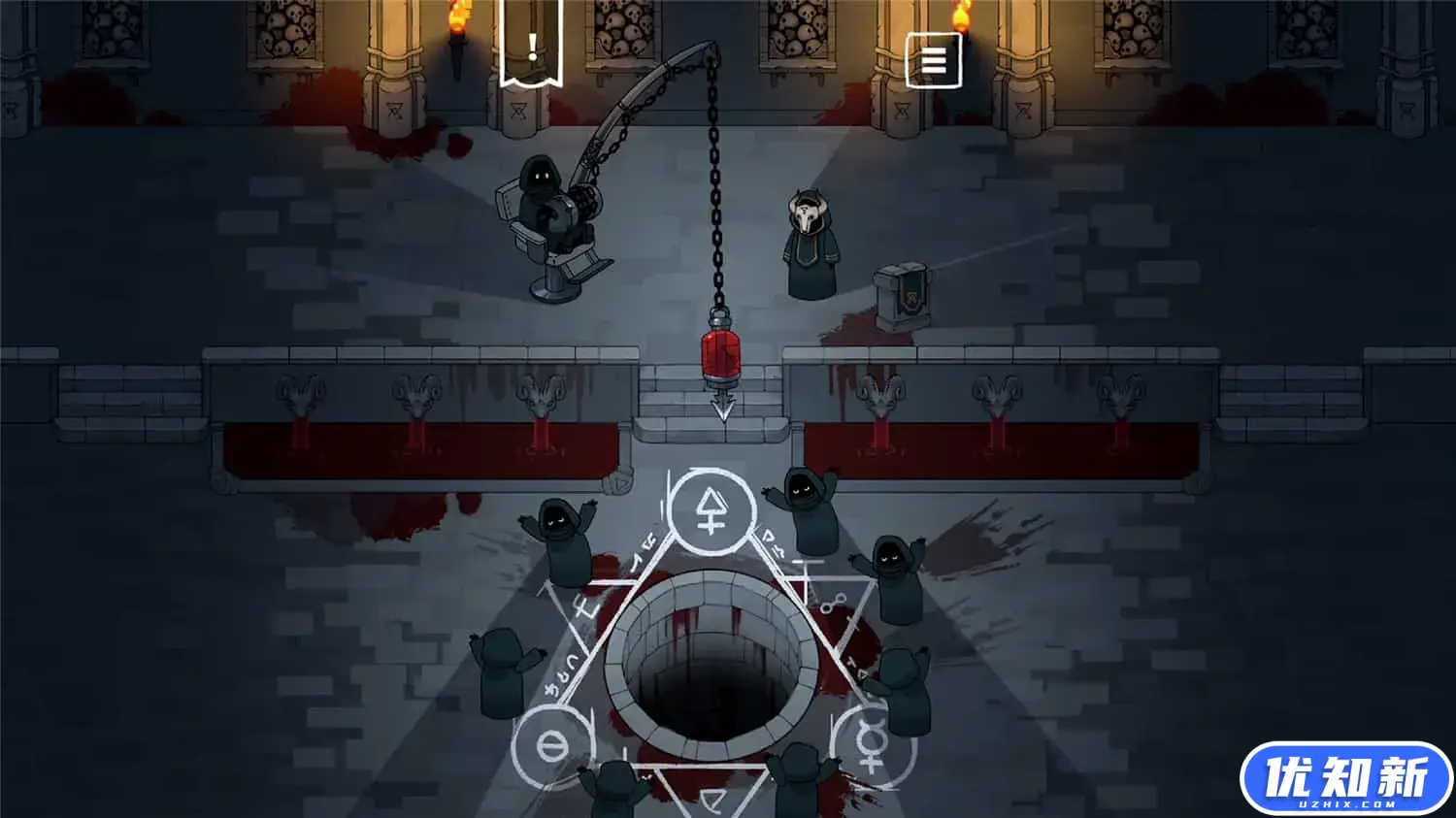The width and height of the screenshot is (1456, 818).
Task: Toggle the hanging red vial on the chain
Action: [720, 357]
